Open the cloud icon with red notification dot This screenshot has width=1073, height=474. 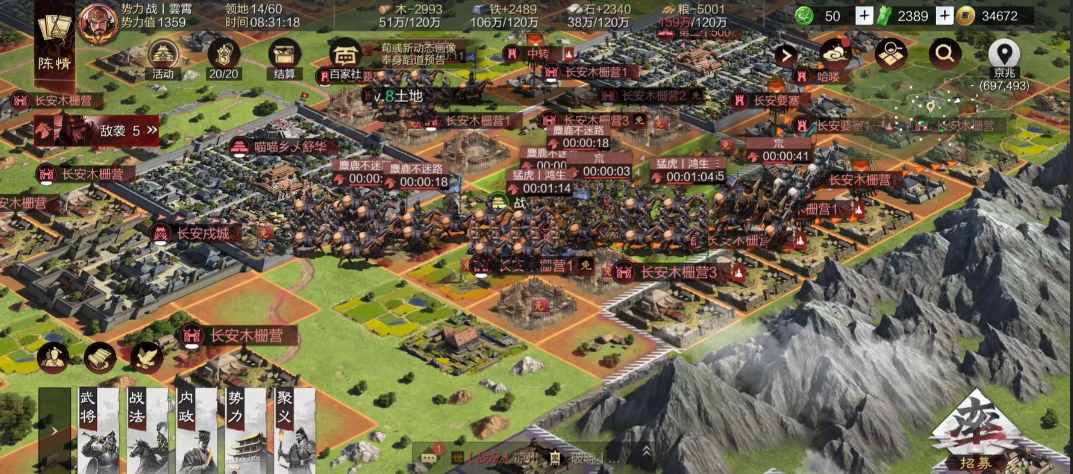click(x=835, y=54)
